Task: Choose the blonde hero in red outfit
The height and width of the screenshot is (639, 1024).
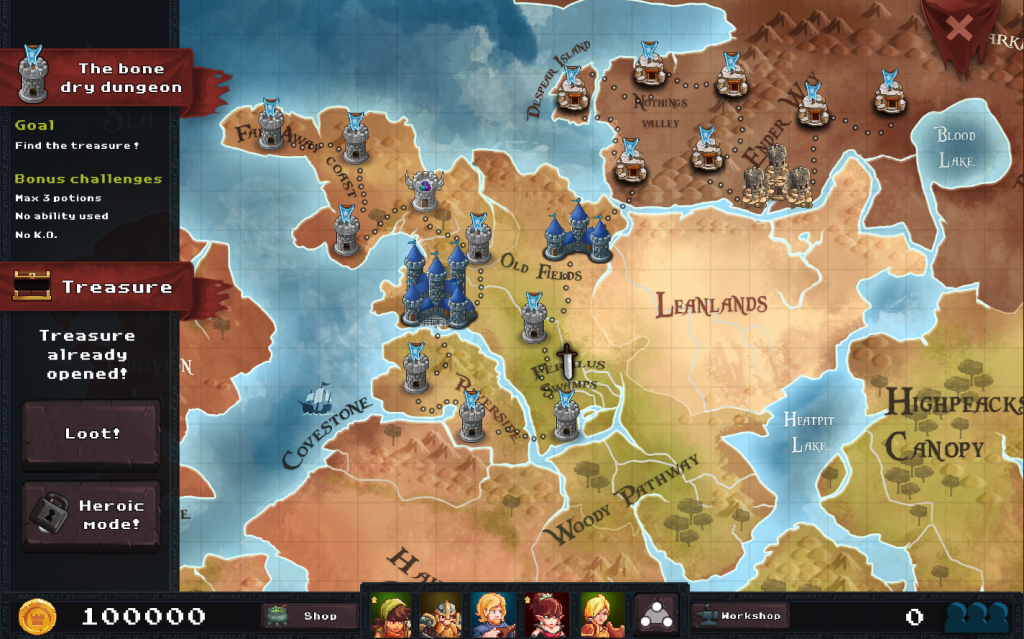Action: [603, 614]
